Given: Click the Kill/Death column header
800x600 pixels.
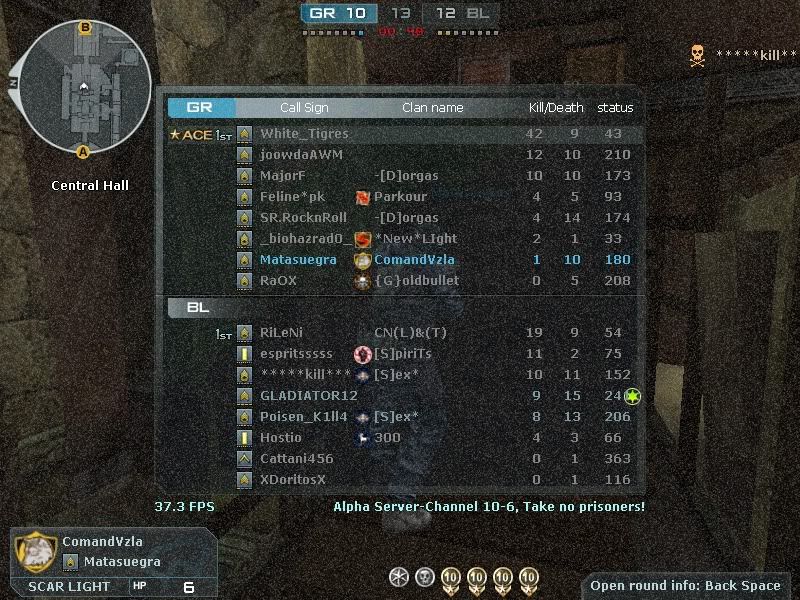Looking at the screenshot, I should 556,108.
